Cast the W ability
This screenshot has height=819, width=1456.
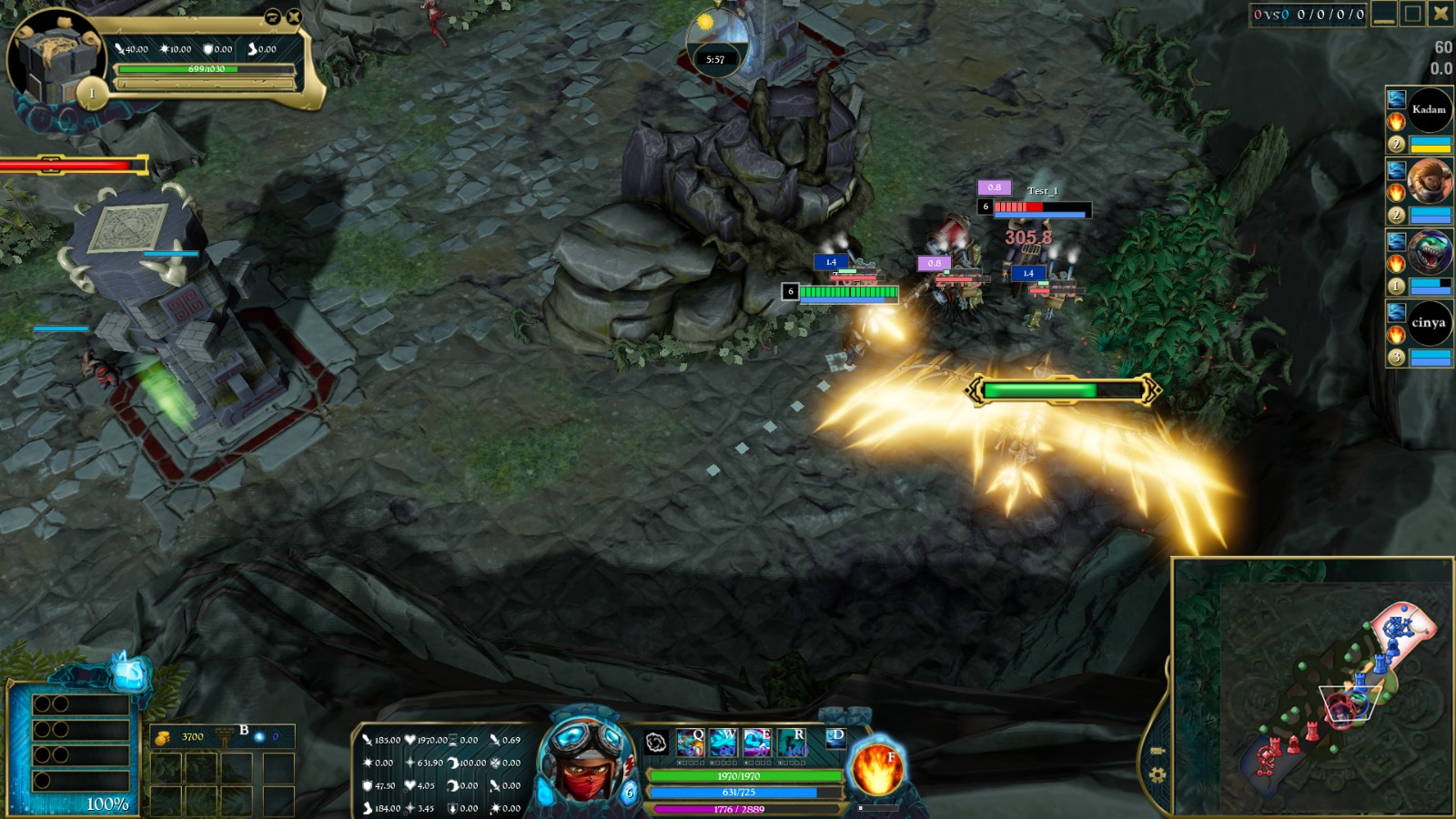pyautogui.click(x=723, y=743)
